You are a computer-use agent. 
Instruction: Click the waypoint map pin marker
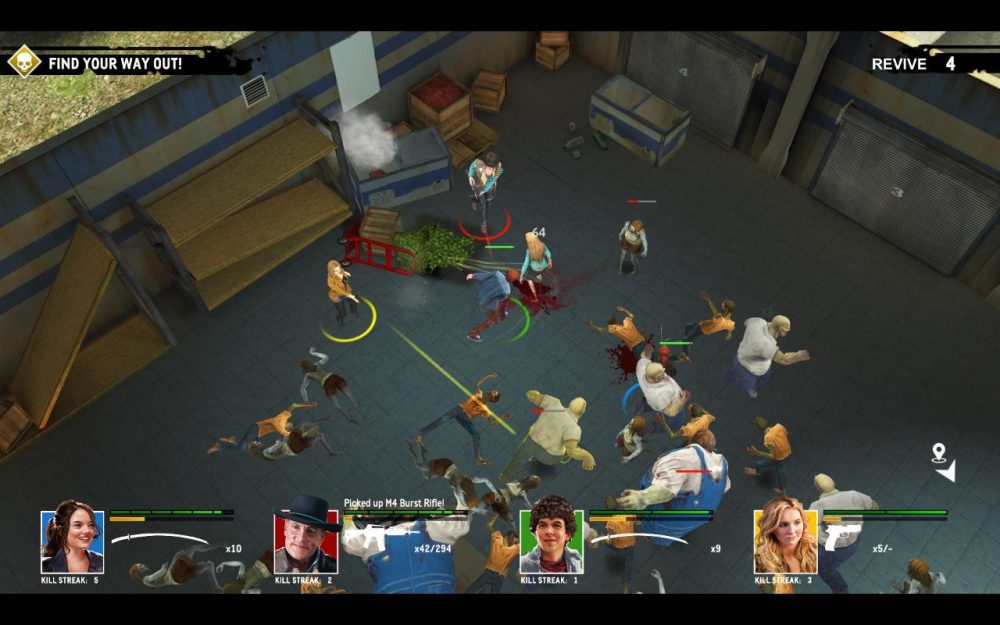939,453
